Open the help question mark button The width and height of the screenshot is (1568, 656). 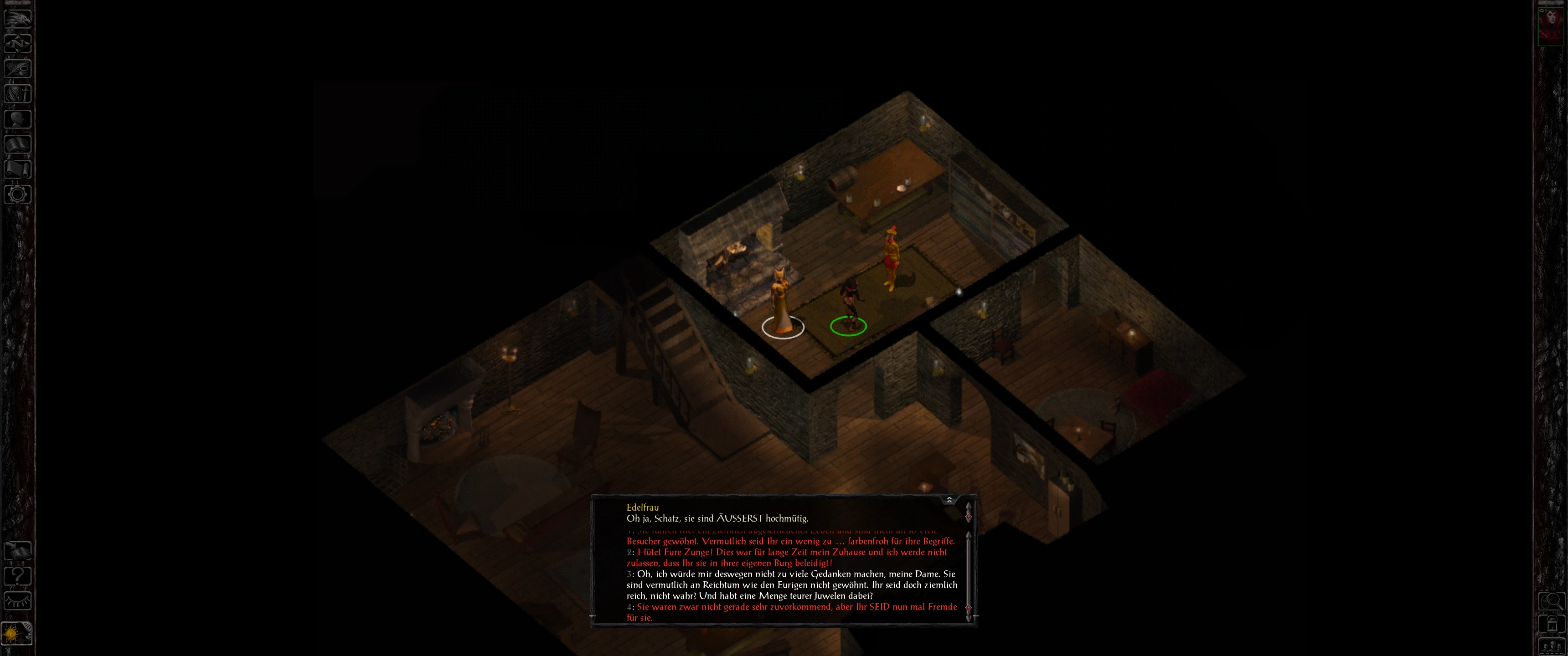pos(17,576)
